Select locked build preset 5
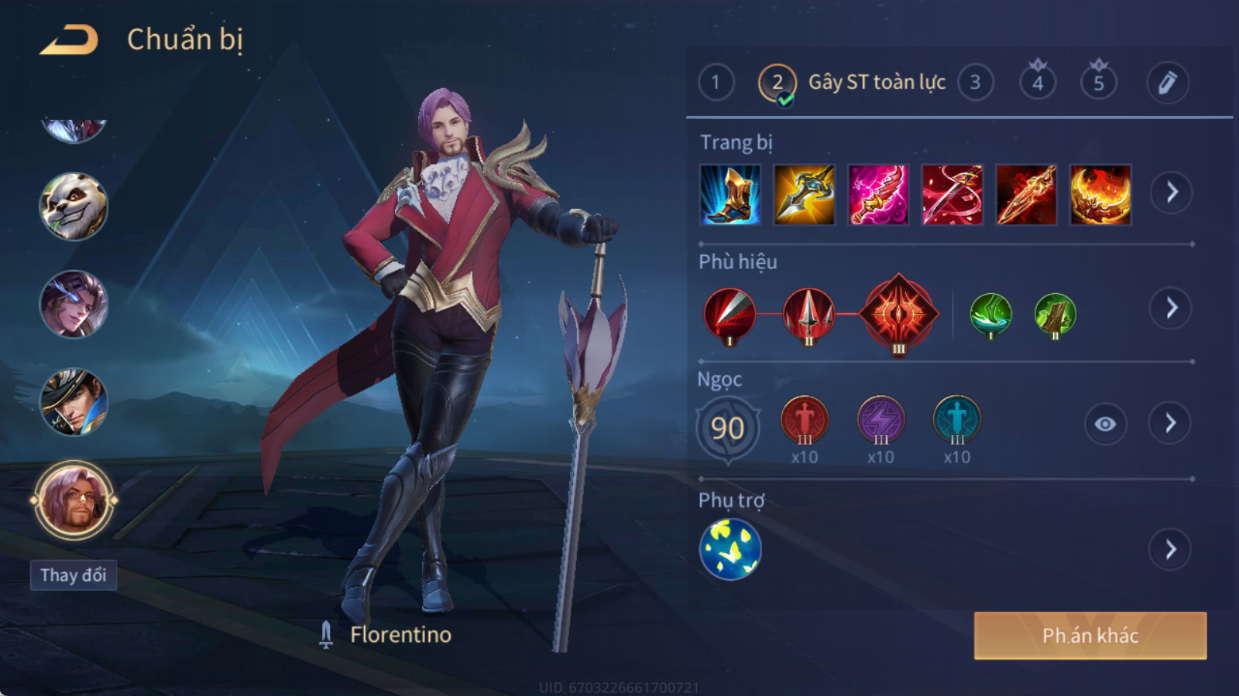Viewport: 1239px width, 696px height. point(1098,82)
